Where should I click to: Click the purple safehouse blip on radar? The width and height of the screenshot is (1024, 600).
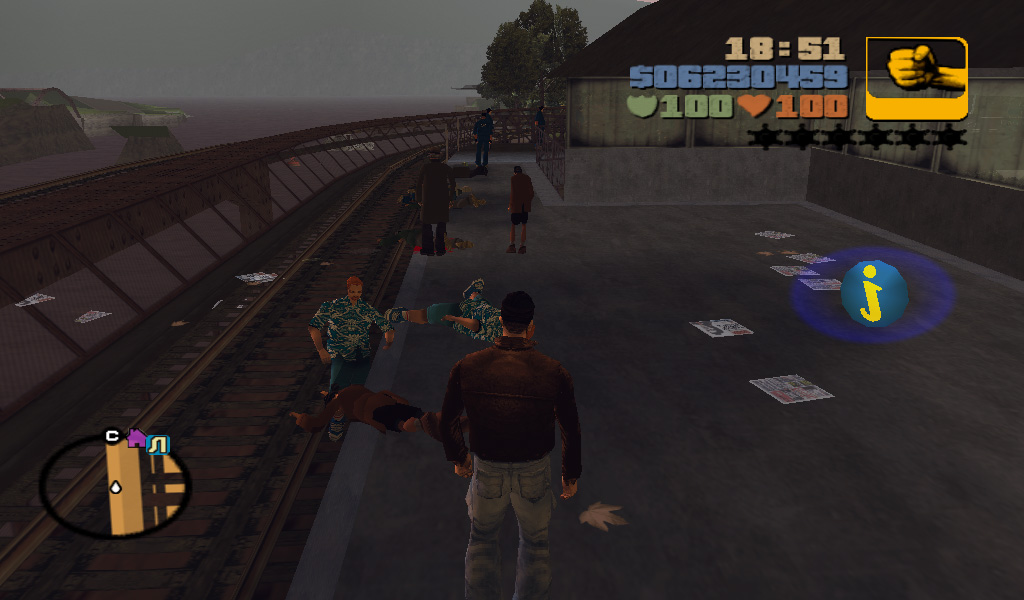(x=136, y=438)
